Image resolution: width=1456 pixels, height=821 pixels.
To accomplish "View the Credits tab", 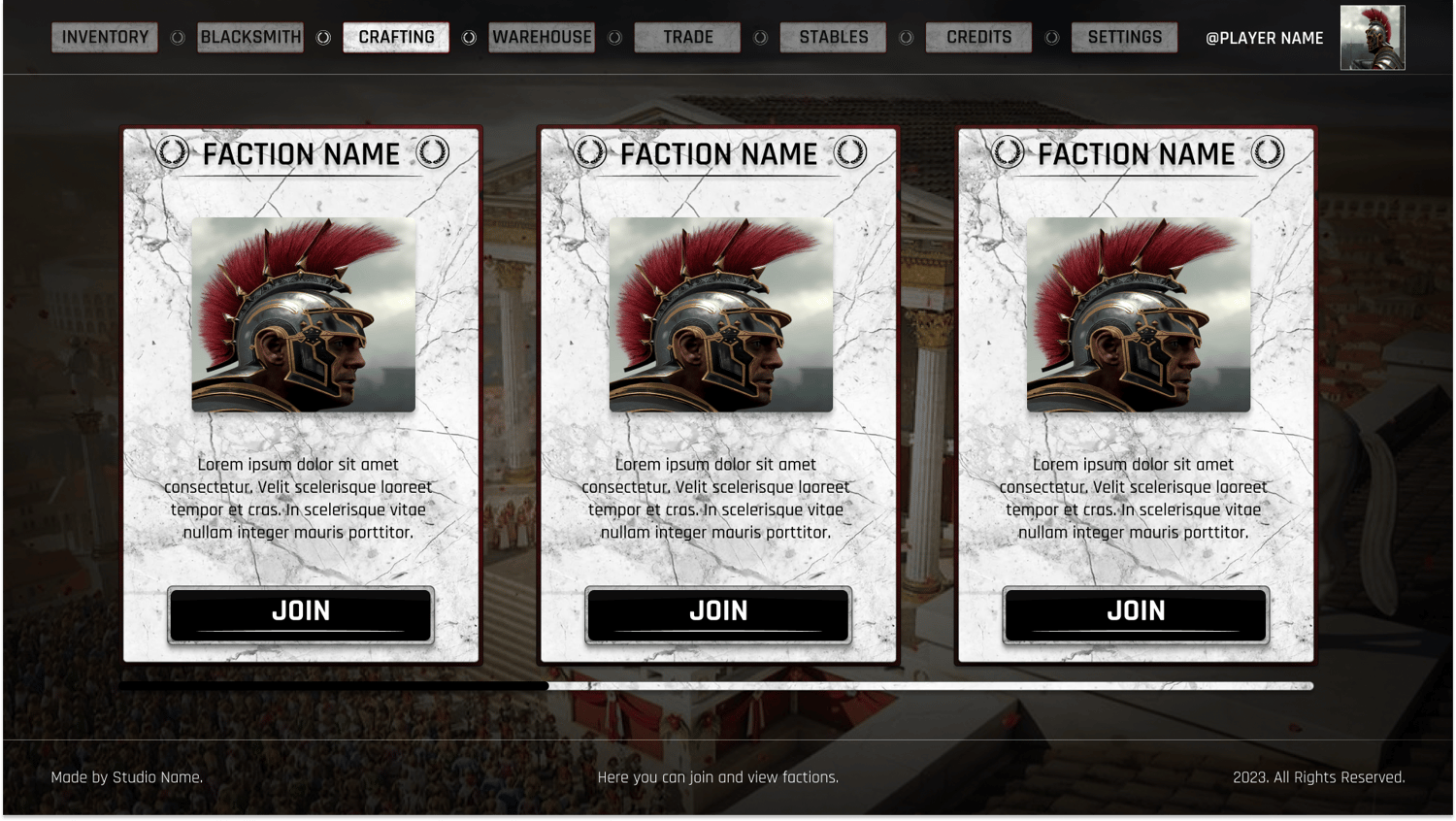I will click(x=978, y=38).
